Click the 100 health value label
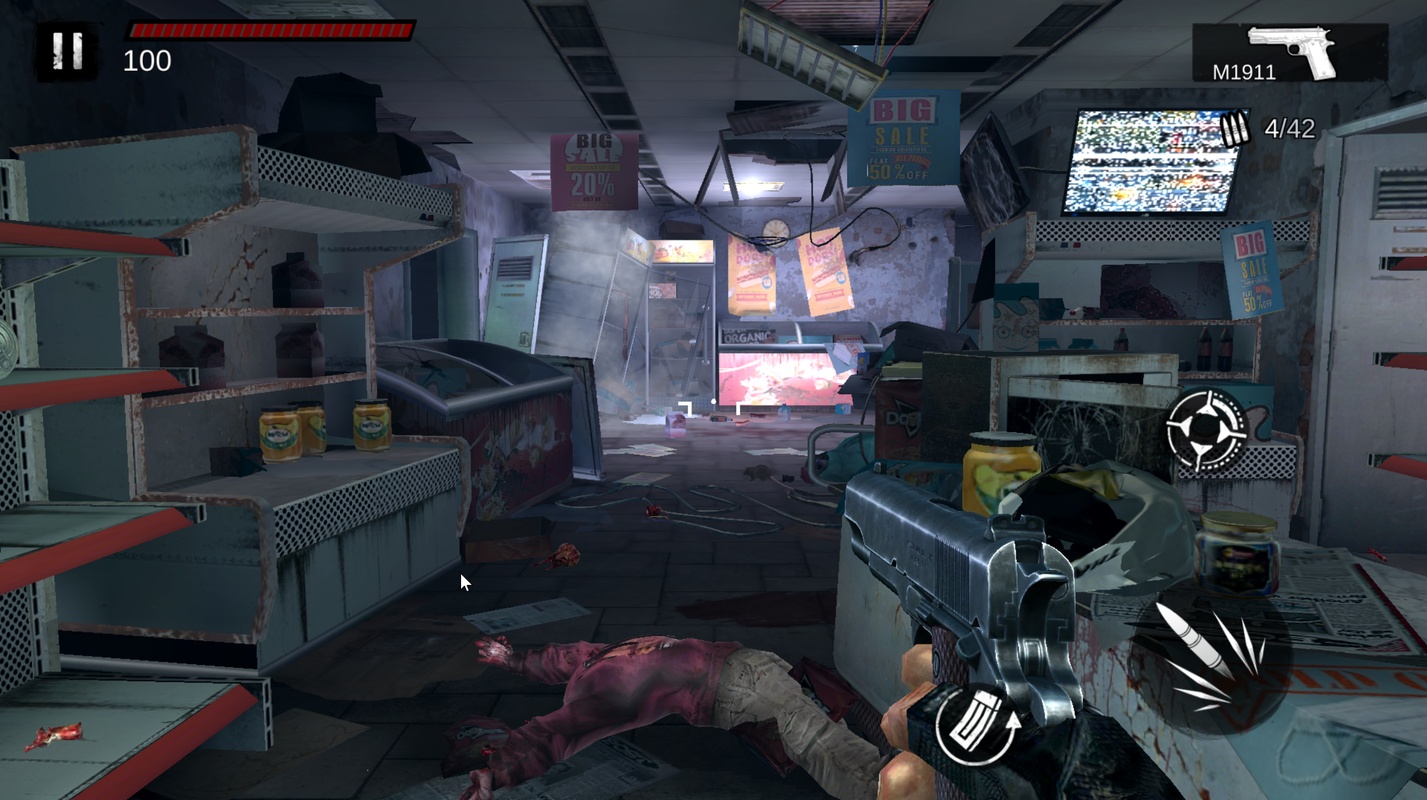Image resolution: width=1427 pixels, height=800 pixels. pos(146,62)
